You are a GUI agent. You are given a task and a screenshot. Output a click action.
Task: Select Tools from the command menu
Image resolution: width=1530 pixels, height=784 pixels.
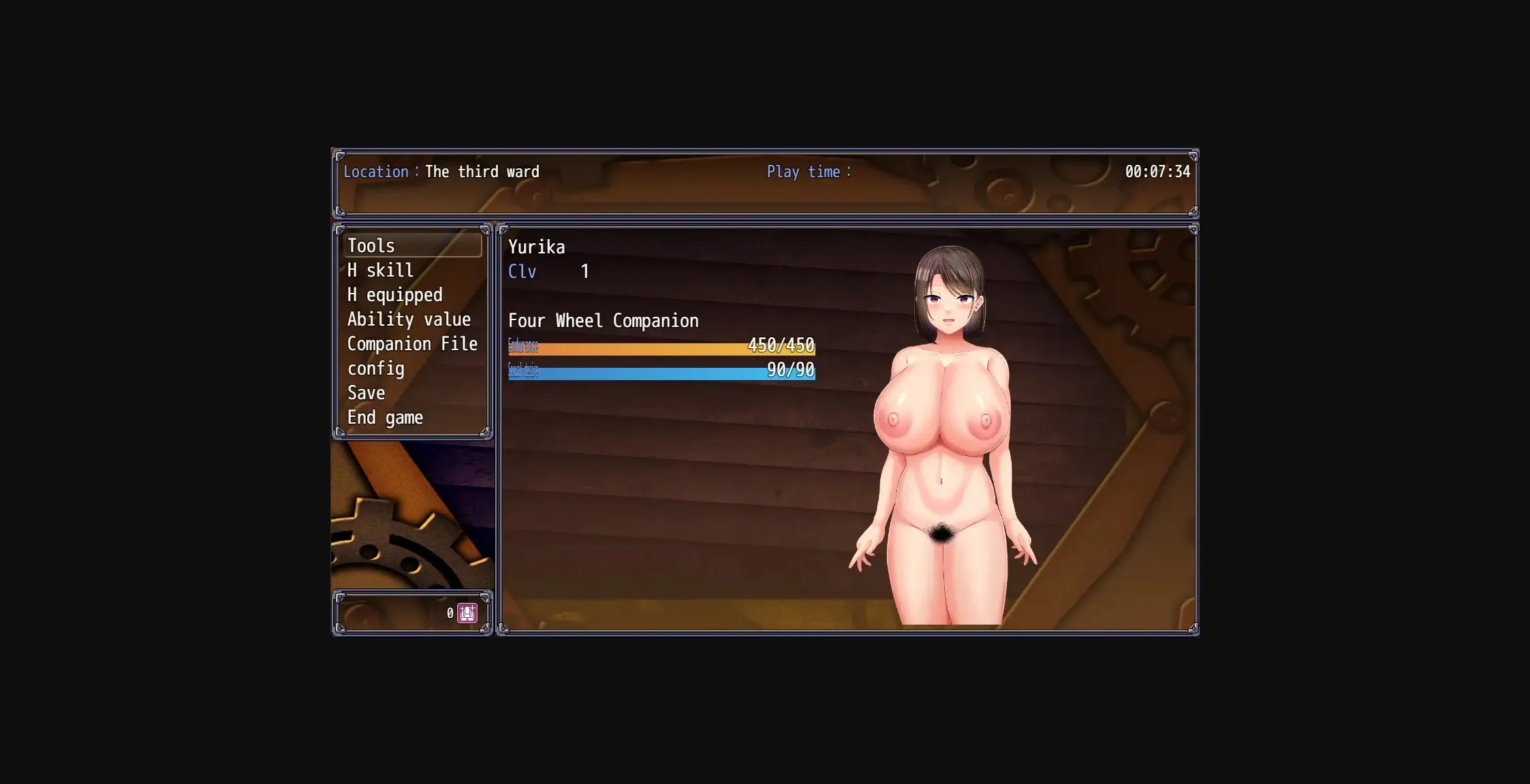click(x=371, y=245)
